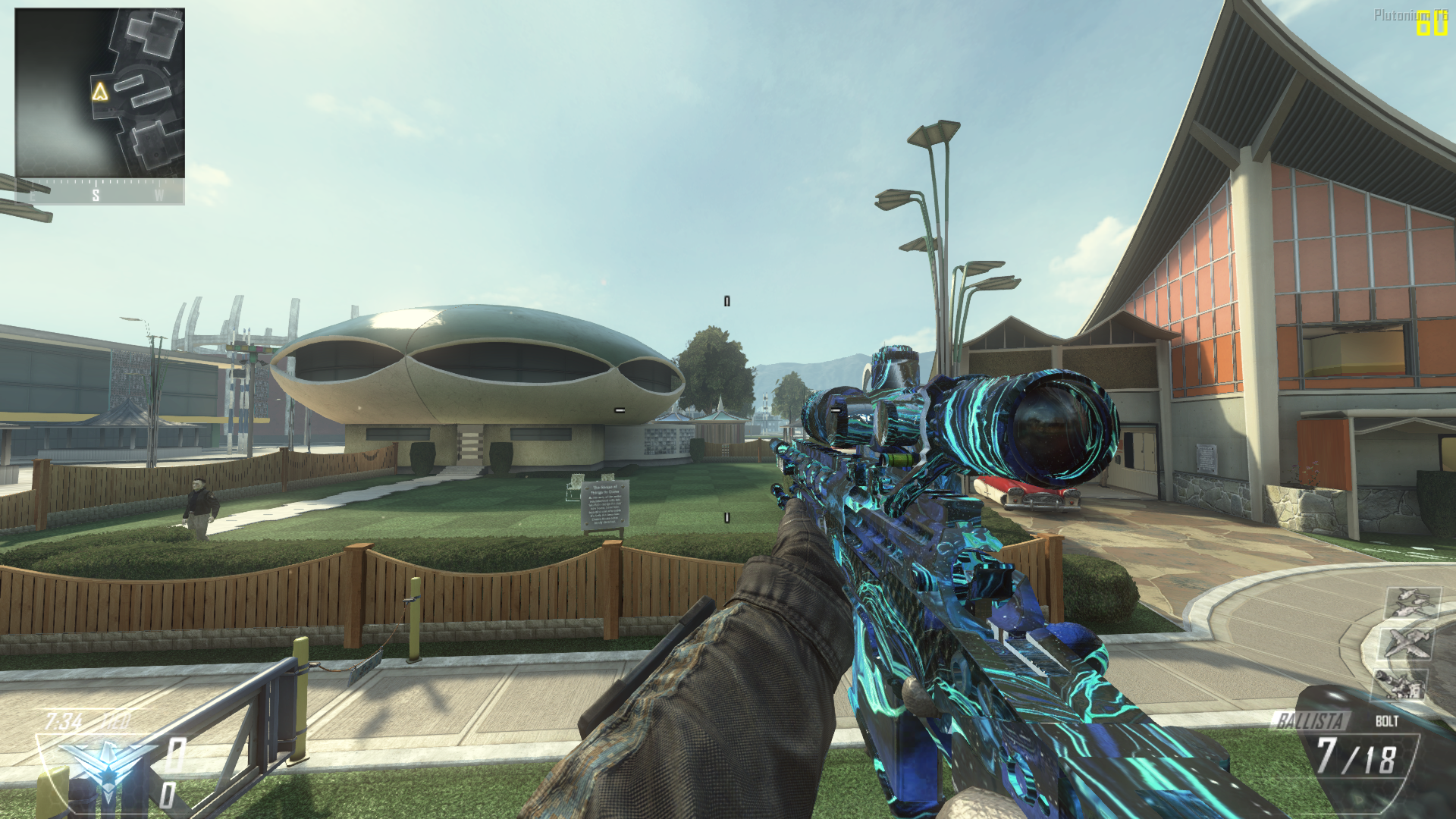Activate the single bomber plane scorestreak

(x=1405, y=643)
